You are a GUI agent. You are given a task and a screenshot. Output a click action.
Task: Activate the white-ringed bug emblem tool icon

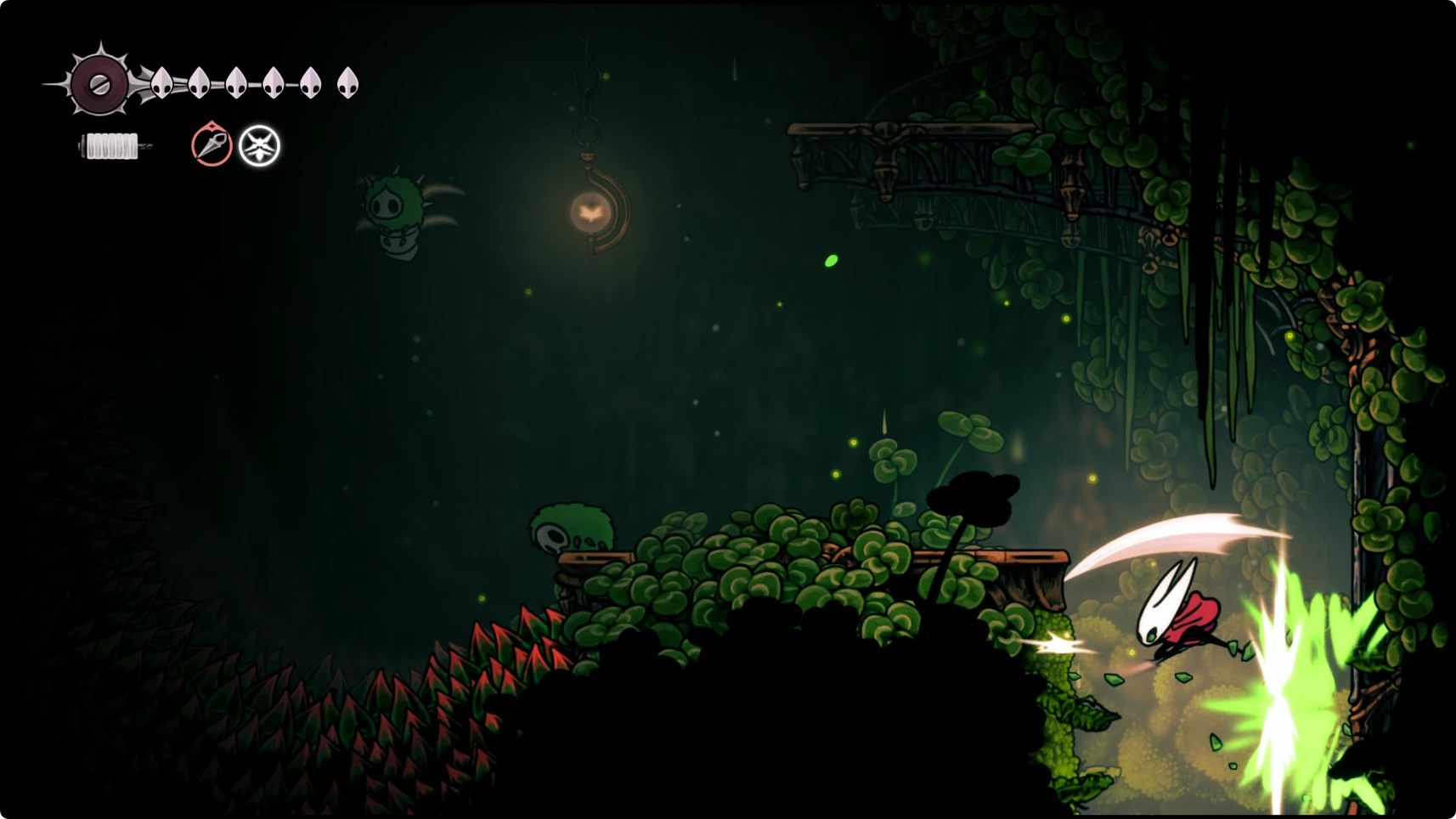pyautogui.click(x=259, y=146)
